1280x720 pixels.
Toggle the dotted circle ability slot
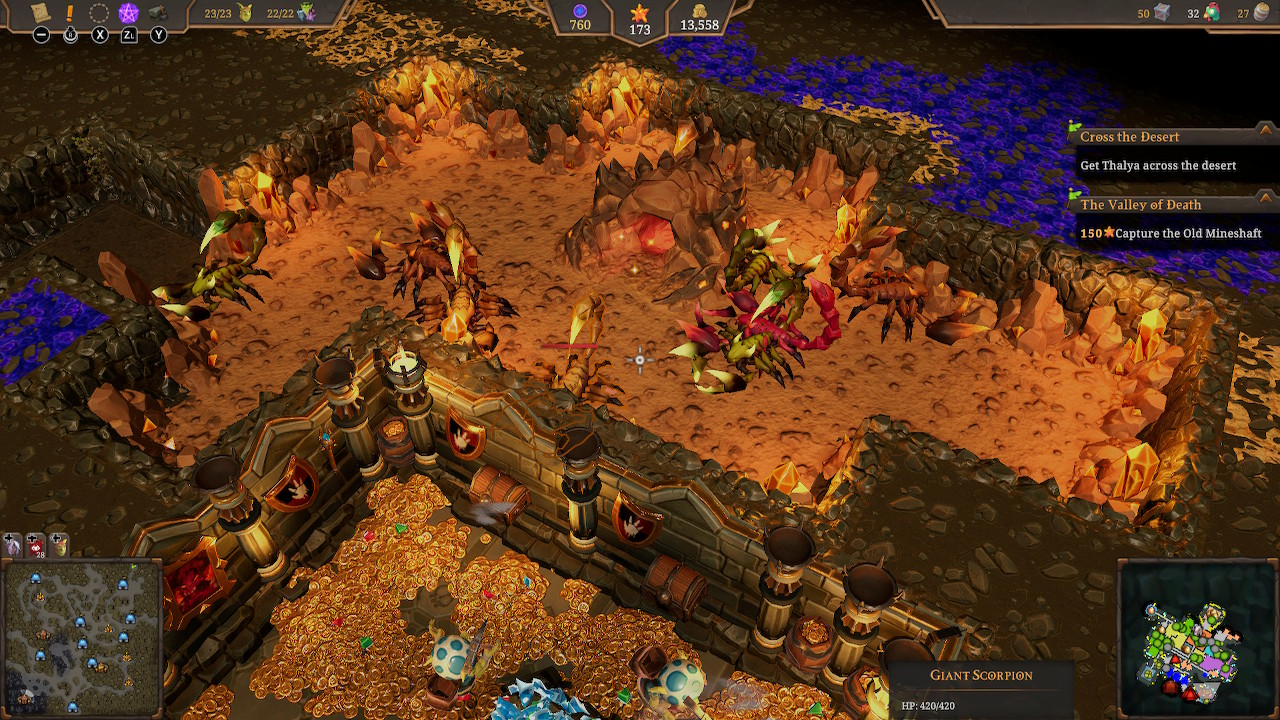click(98, 12)
